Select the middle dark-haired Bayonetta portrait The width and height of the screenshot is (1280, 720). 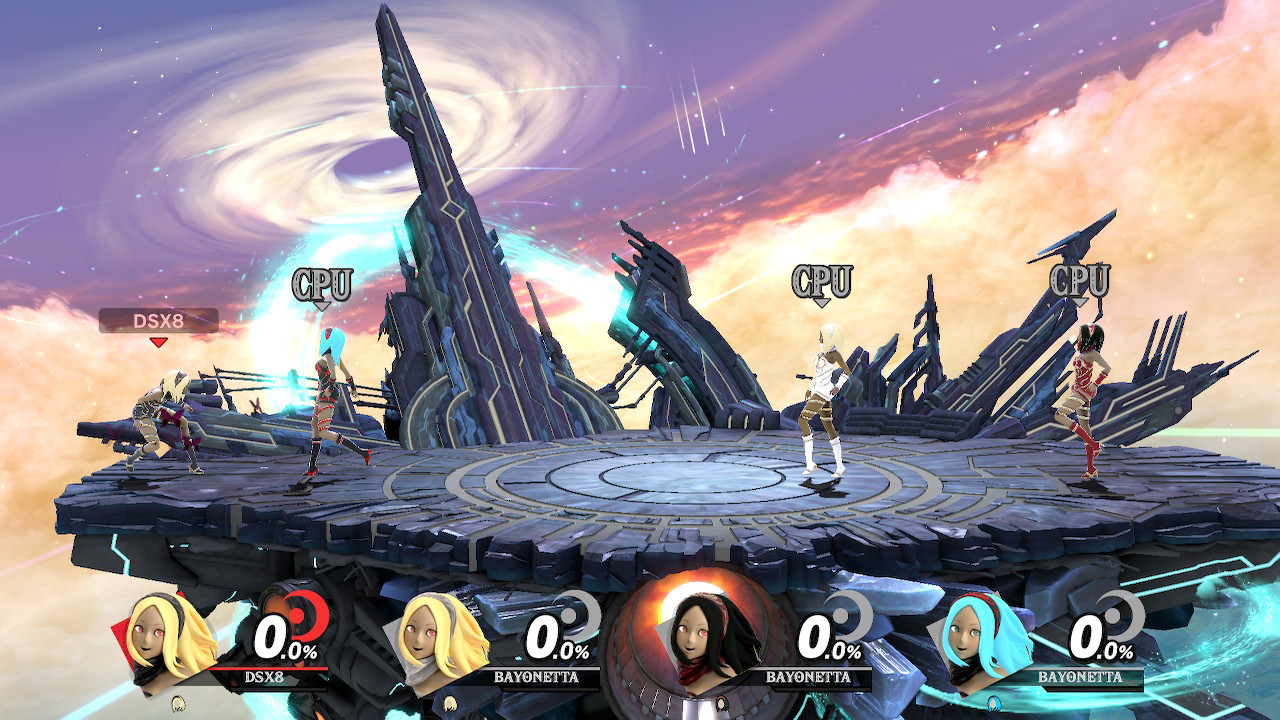tap(691, 636)
